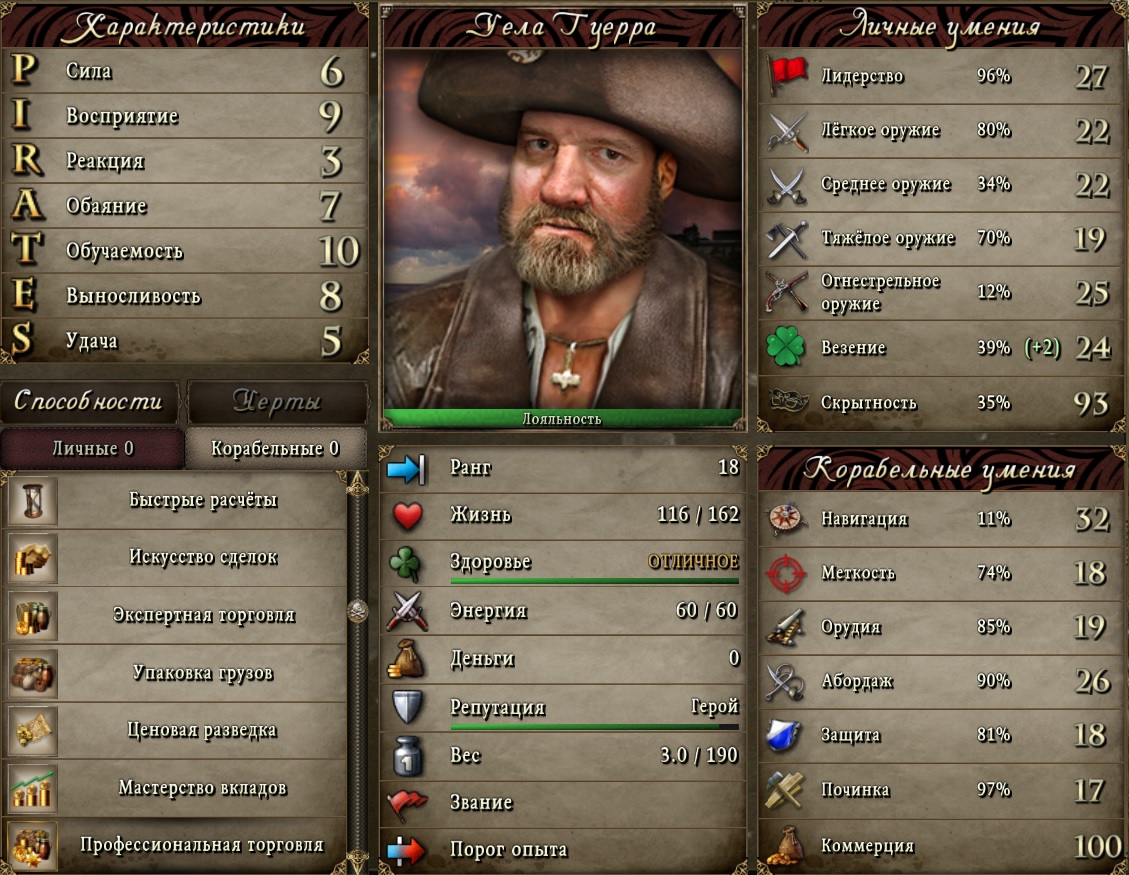The height and width of the screenshot is (875, 1129).
Task: Select the Коммерция skill row
Action: click(940, 846)
